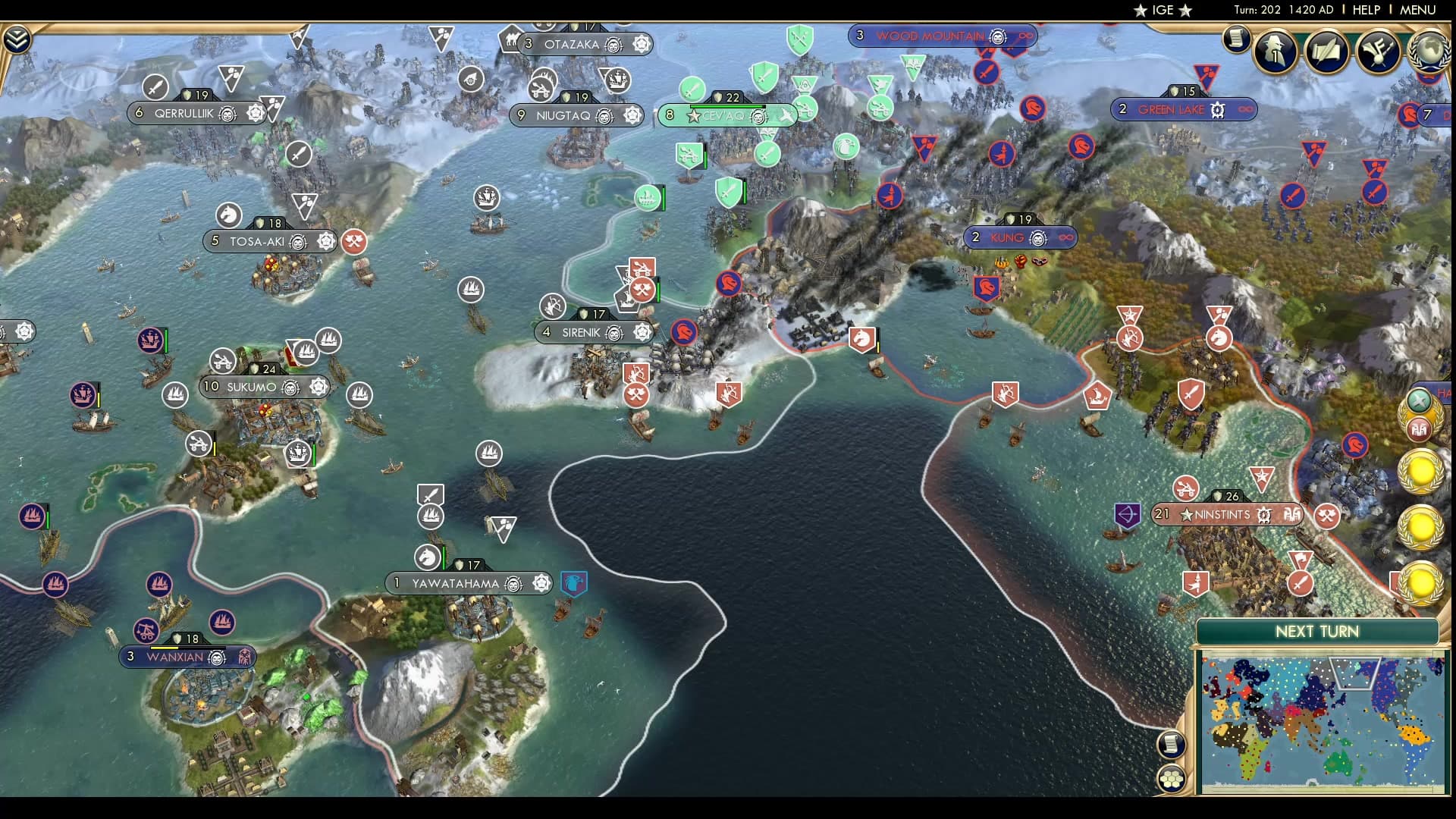Click Australia on the minimap
Image resolution: width=1456 pixels, height=819 pixels.
tap(1339, 762)
